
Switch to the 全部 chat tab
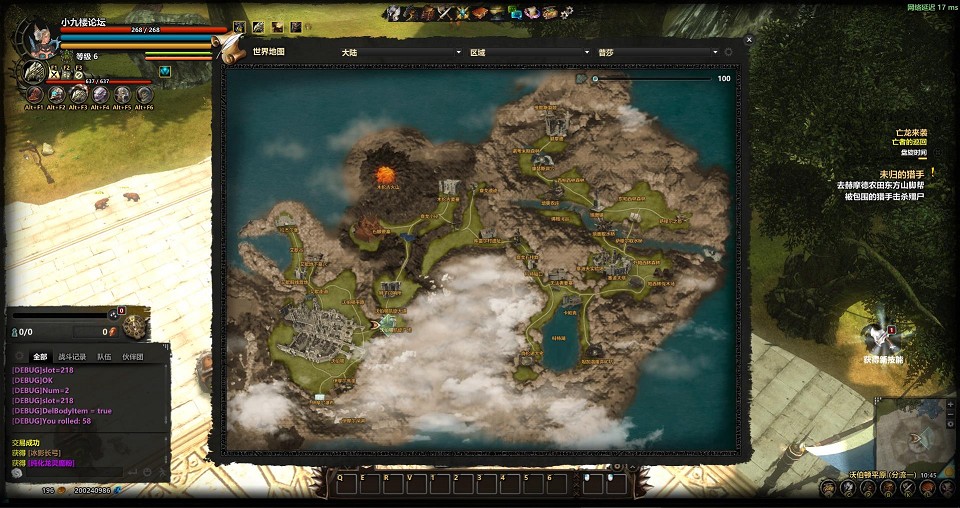click(x=40, y=356)
